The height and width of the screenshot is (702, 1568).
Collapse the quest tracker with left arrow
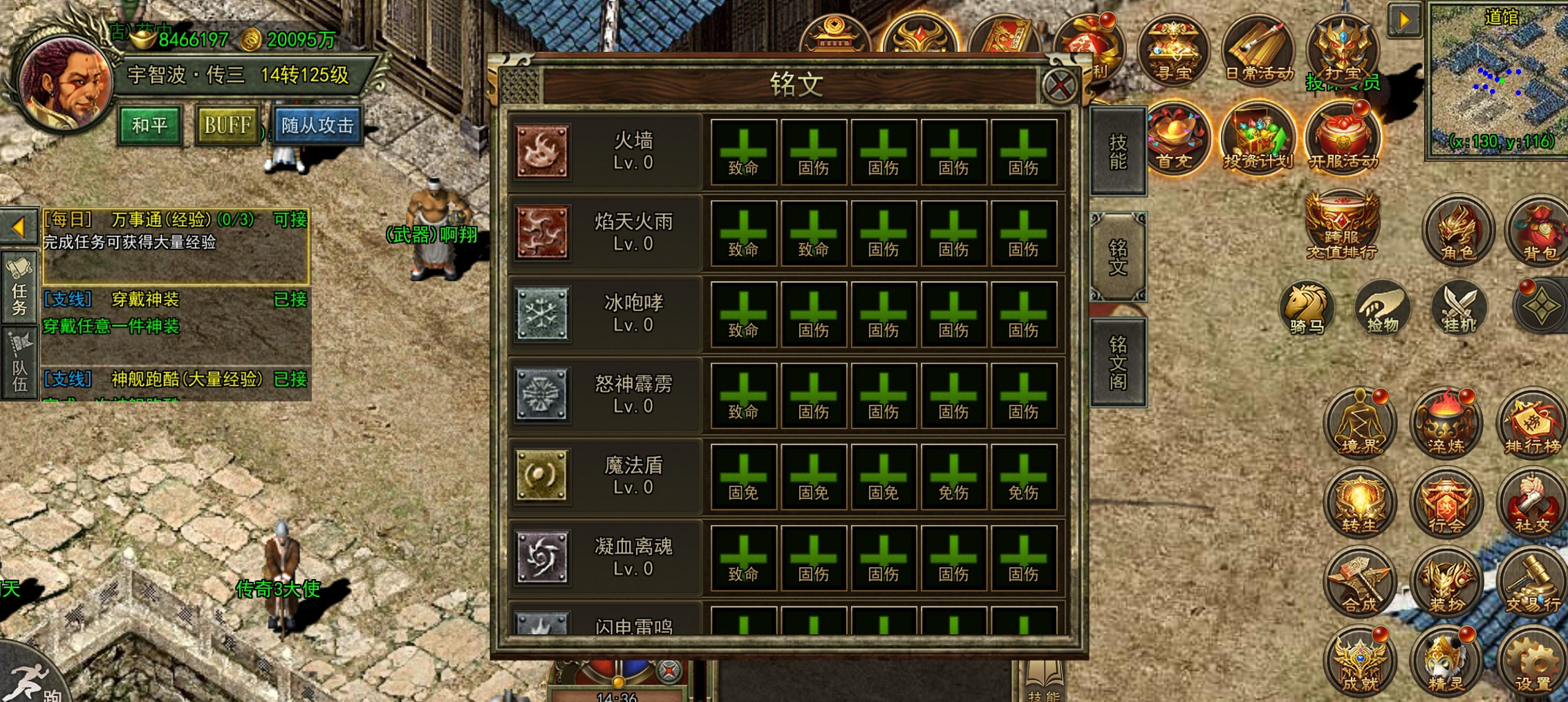(19, 227)
